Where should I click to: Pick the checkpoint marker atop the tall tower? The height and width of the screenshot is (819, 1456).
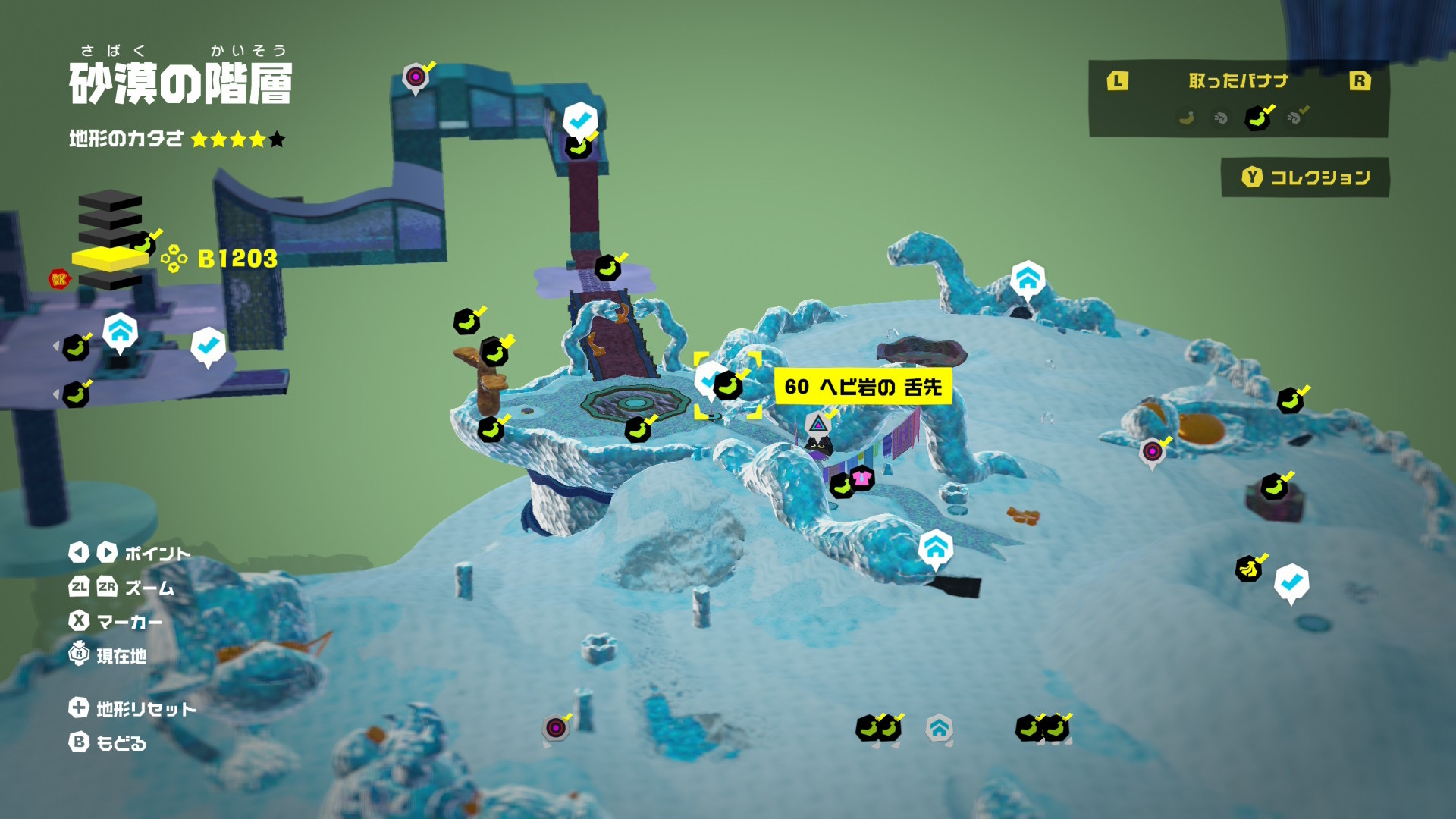coord(580,120)
